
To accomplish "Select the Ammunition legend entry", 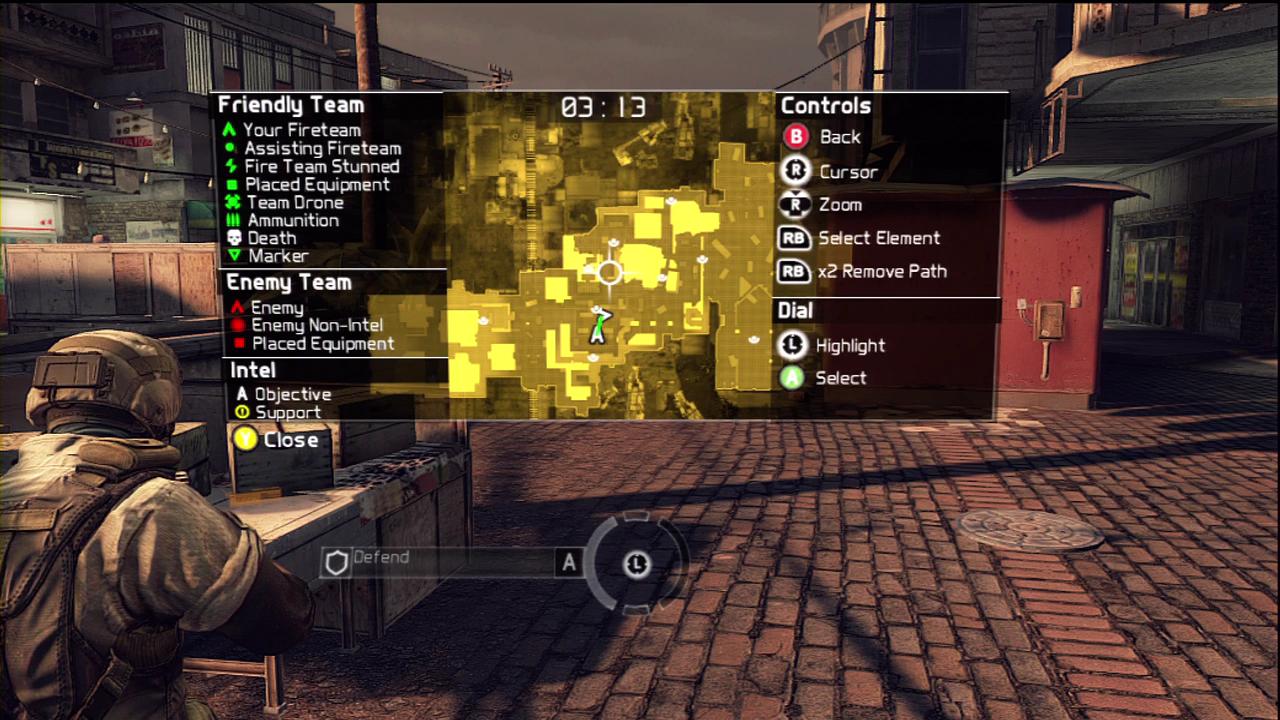I will [x=292, y=220].
